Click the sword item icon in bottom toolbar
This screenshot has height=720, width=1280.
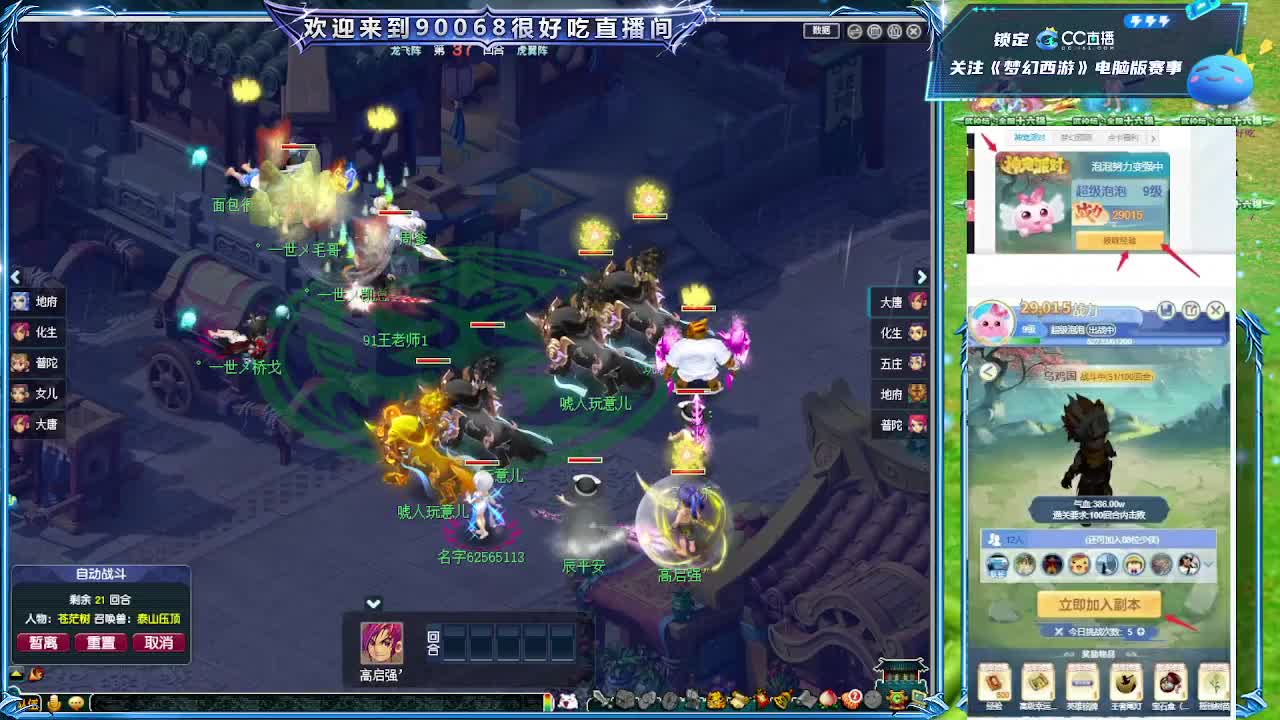[599, 701]
